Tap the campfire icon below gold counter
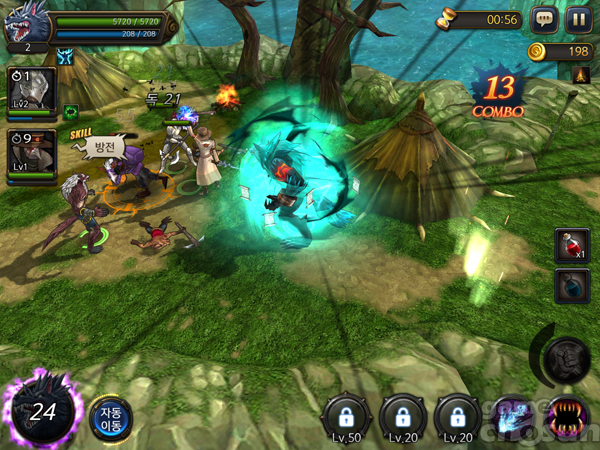The width and height of the screenshot is (600, 450). (580, 75)
